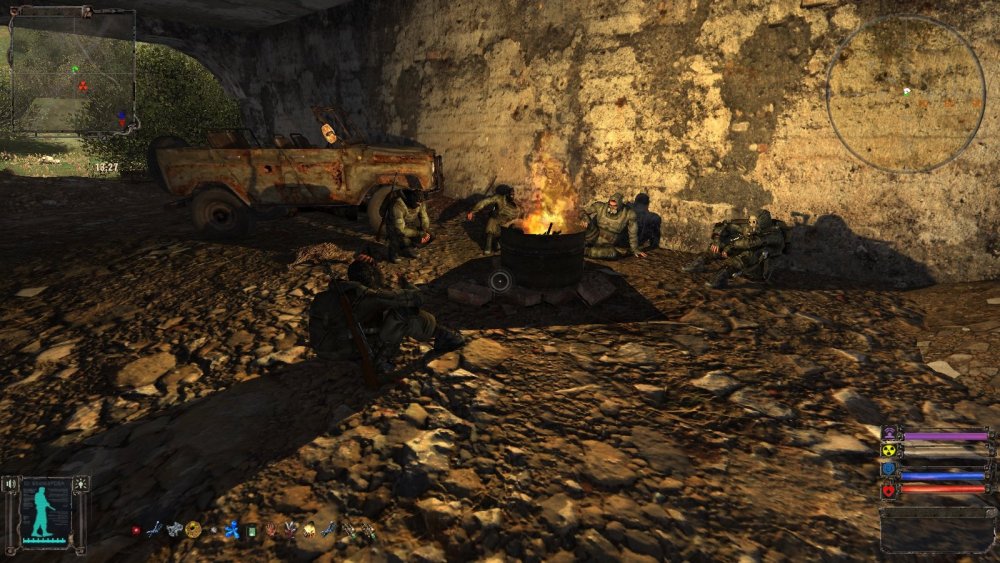Select the golden ring artifact icon
Image resolution: width=1000 pixels, height=563 pixels.
coord(193,529)
